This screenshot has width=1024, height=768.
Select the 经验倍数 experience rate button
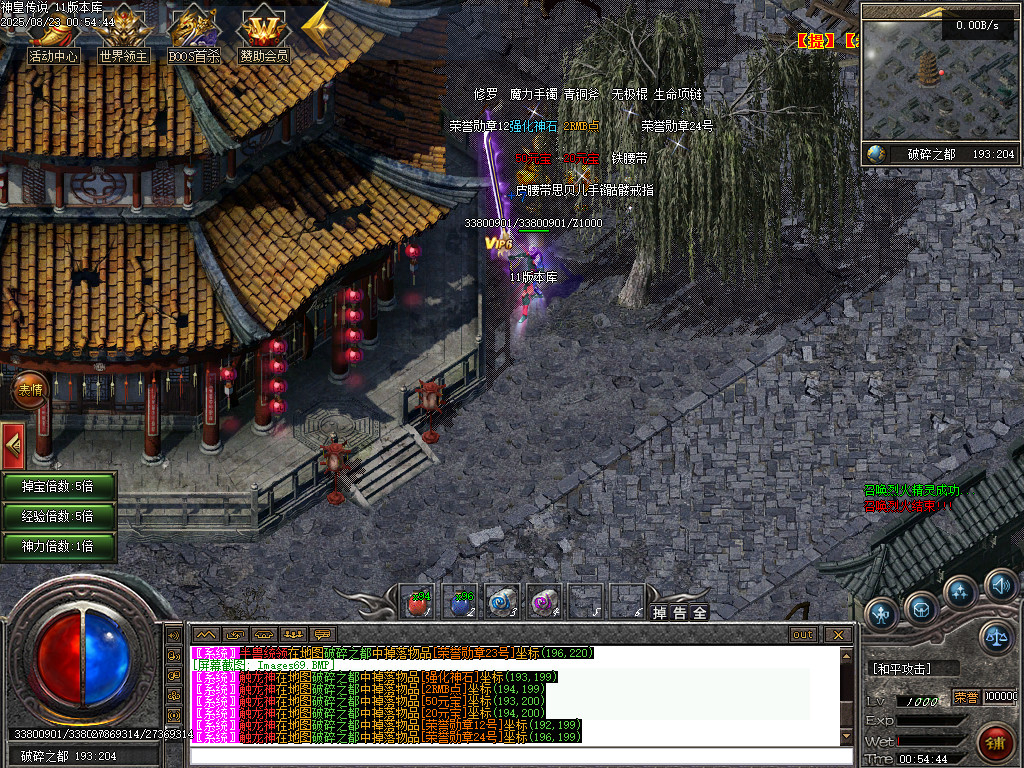click(x=58, y=517)
